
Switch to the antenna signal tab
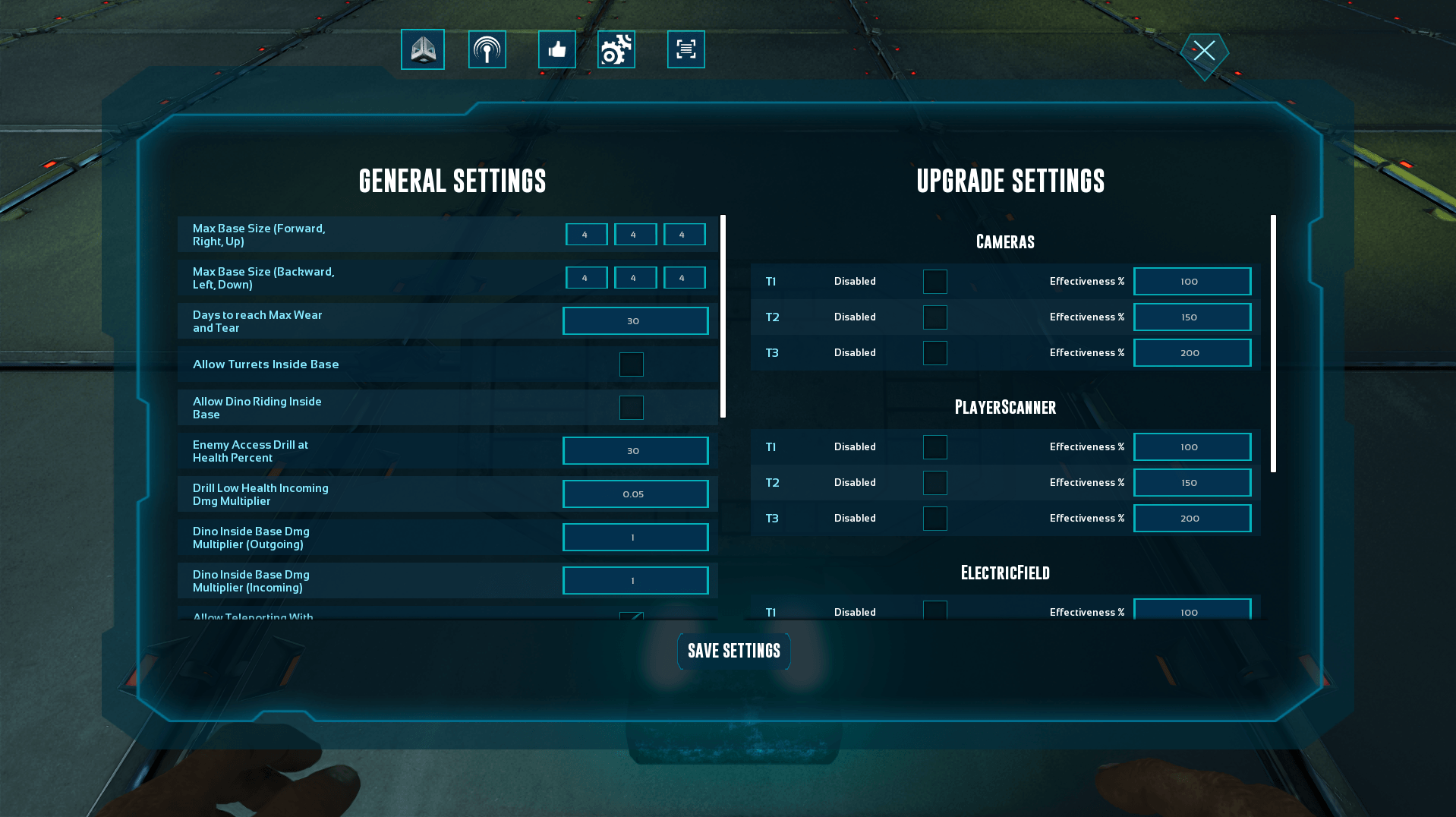click(487, 49)
